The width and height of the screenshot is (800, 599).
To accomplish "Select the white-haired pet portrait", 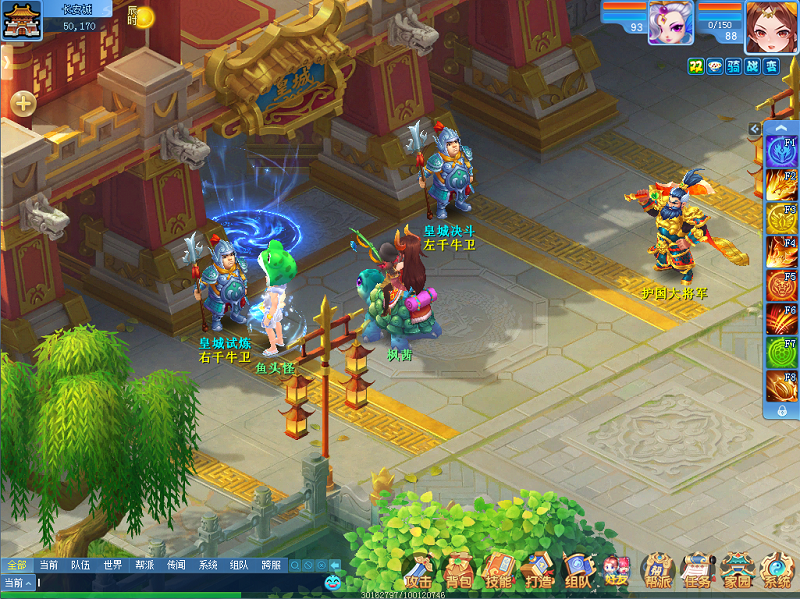I will pos(670,22).
